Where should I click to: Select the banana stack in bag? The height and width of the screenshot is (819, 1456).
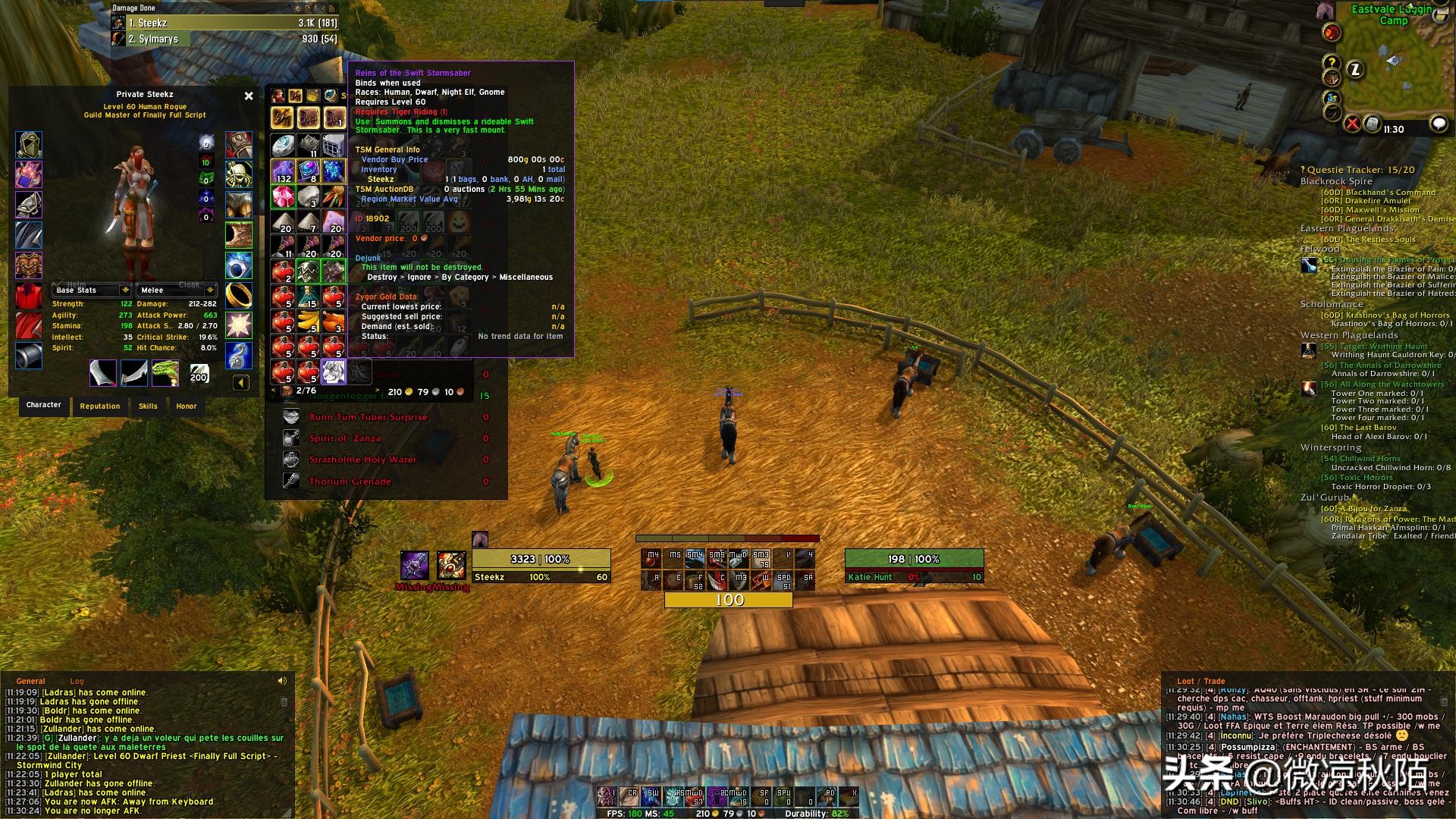click(308, 322)
